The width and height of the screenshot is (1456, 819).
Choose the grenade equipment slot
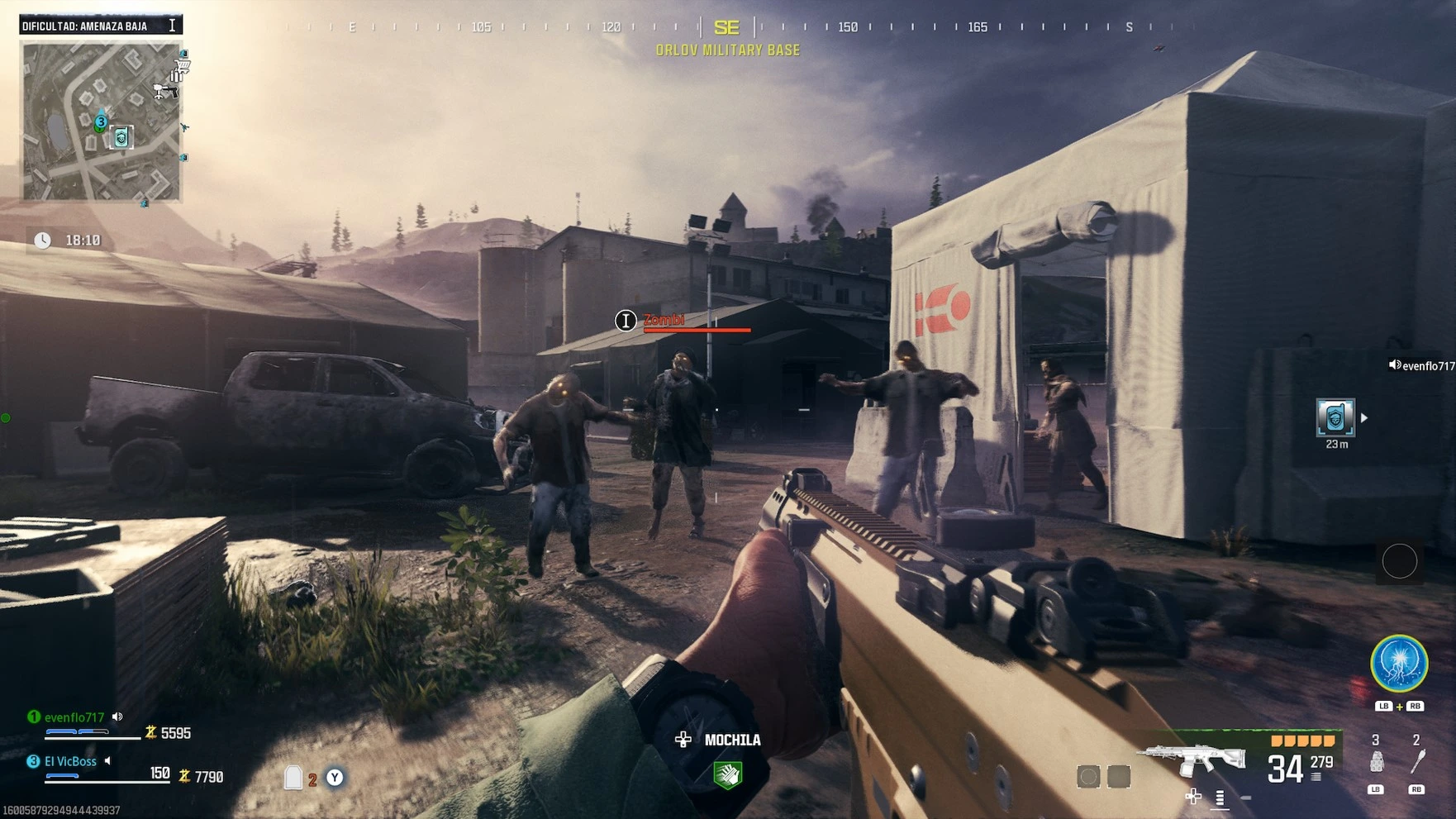1376,761
